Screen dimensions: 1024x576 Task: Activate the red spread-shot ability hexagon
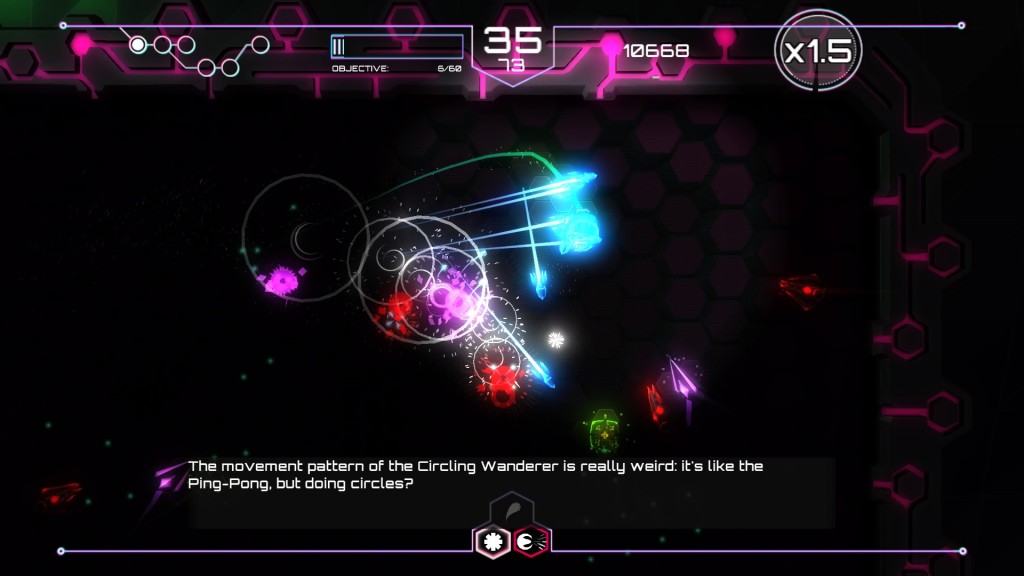(x=531, y=541)
